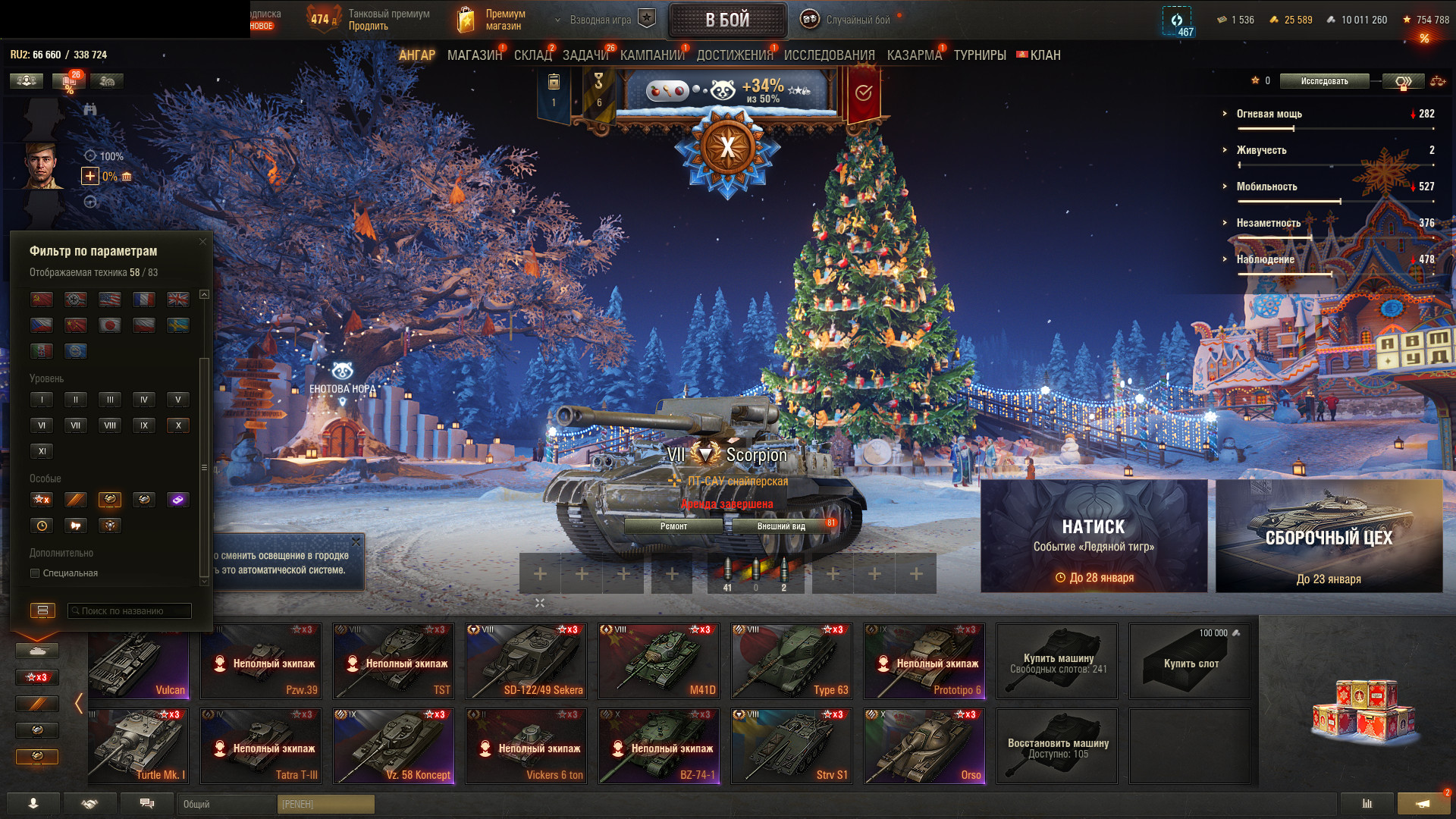The width and height of the screenshot is (1456, 819).
Task: Close the Фильтр по параметрам panel
Action: (202, 242)
